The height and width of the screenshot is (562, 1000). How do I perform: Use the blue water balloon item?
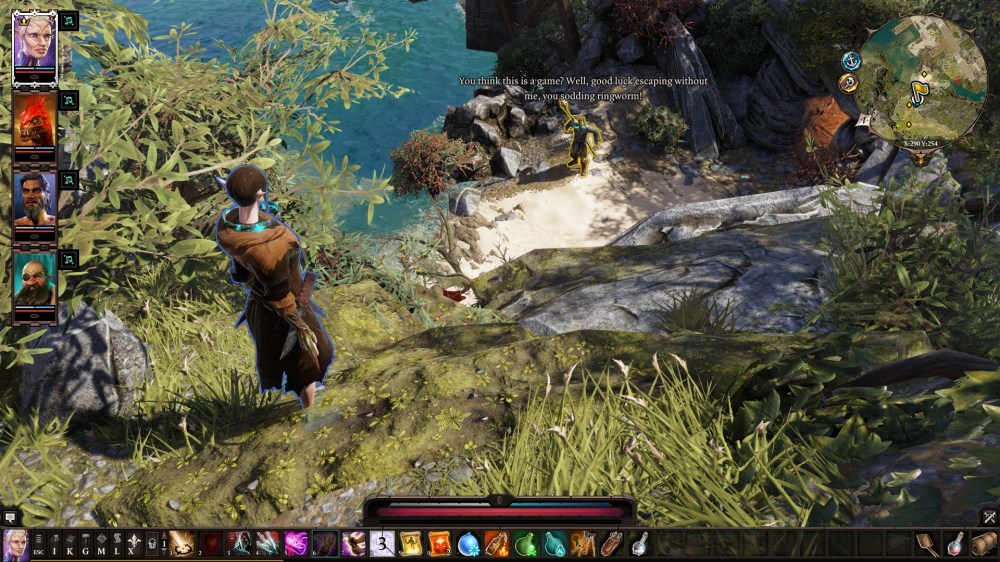tap(468, 544)
